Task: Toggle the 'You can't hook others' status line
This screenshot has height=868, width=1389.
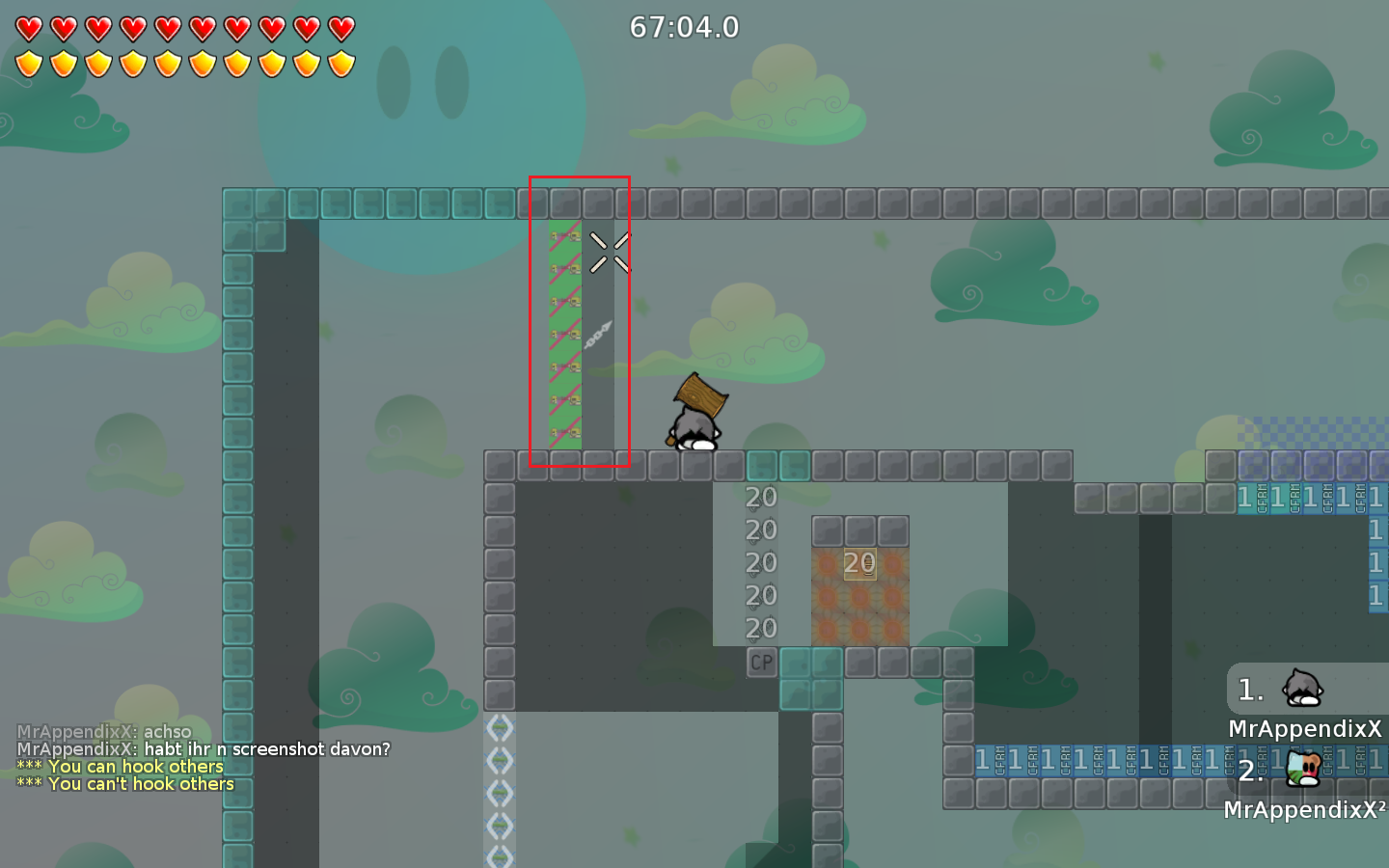Action: click(123, 784)
